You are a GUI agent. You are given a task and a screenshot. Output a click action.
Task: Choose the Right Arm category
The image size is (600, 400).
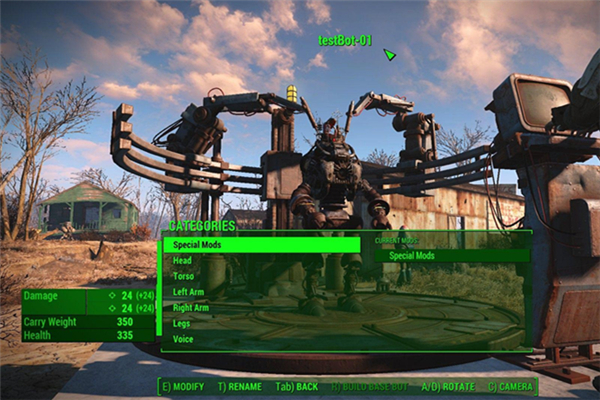coord(192,308)
